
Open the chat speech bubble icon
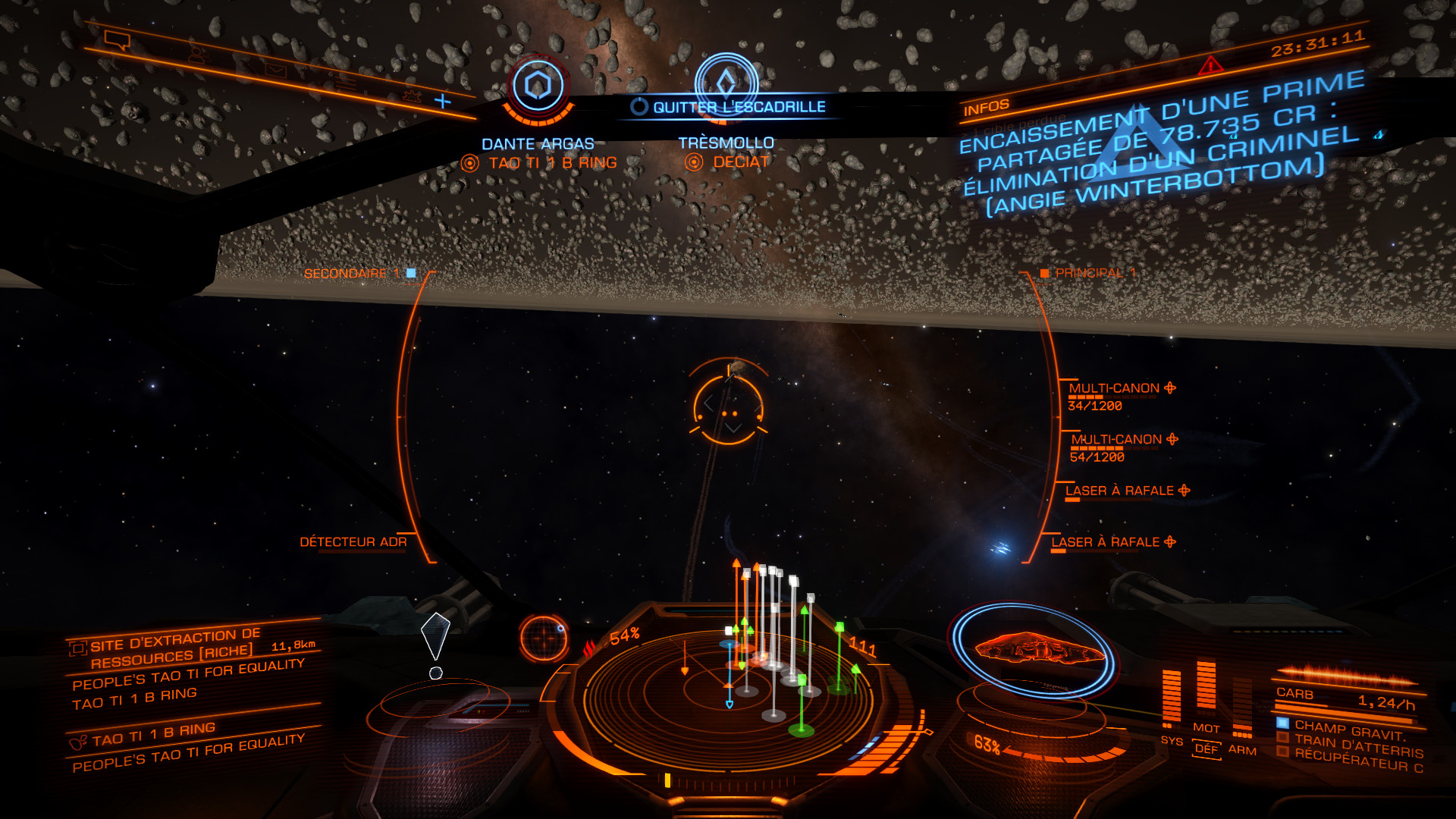pyautogui.click(x=117, y=40)
